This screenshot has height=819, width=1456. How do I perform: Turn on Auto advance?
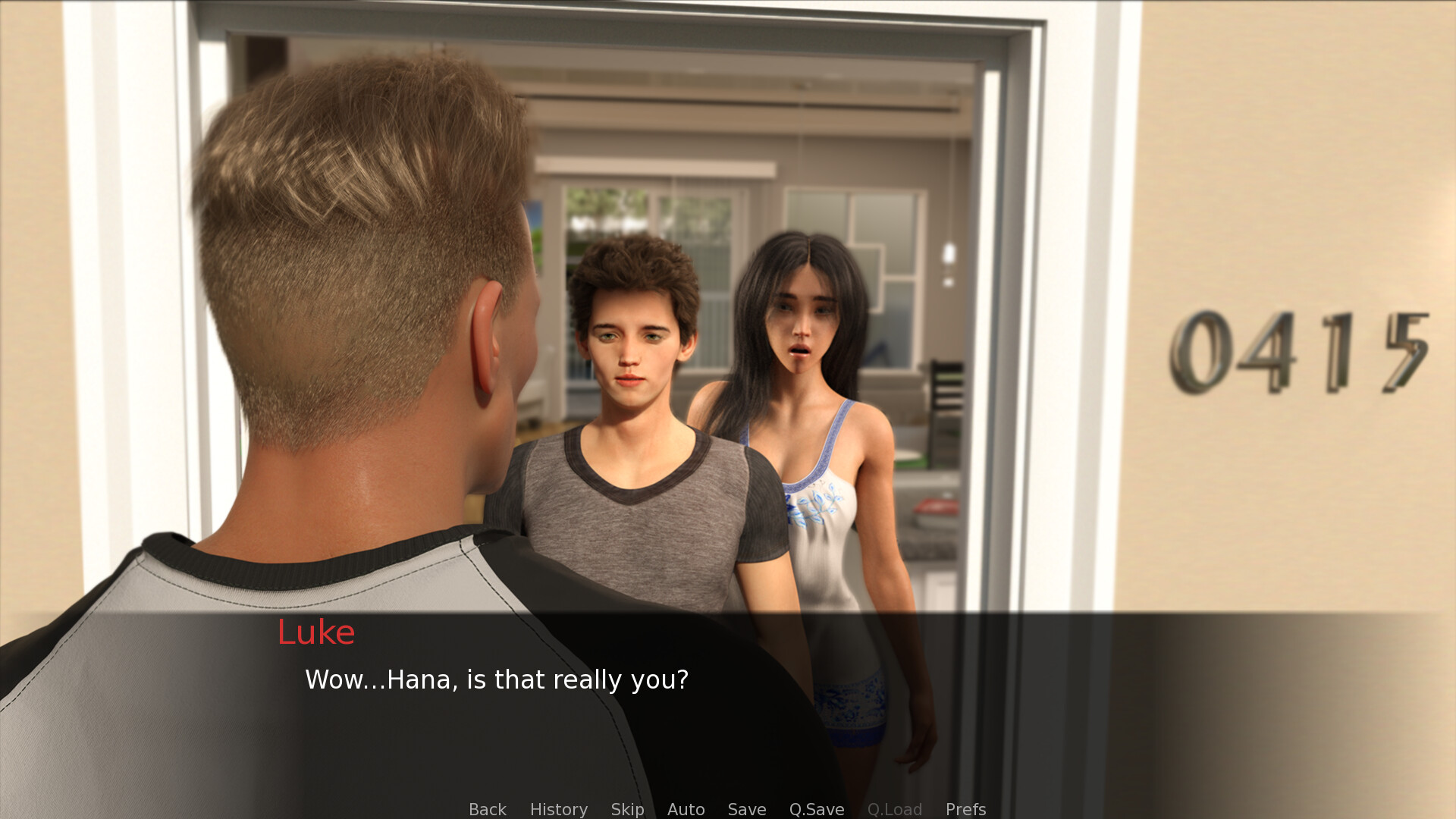coord(686,809)
